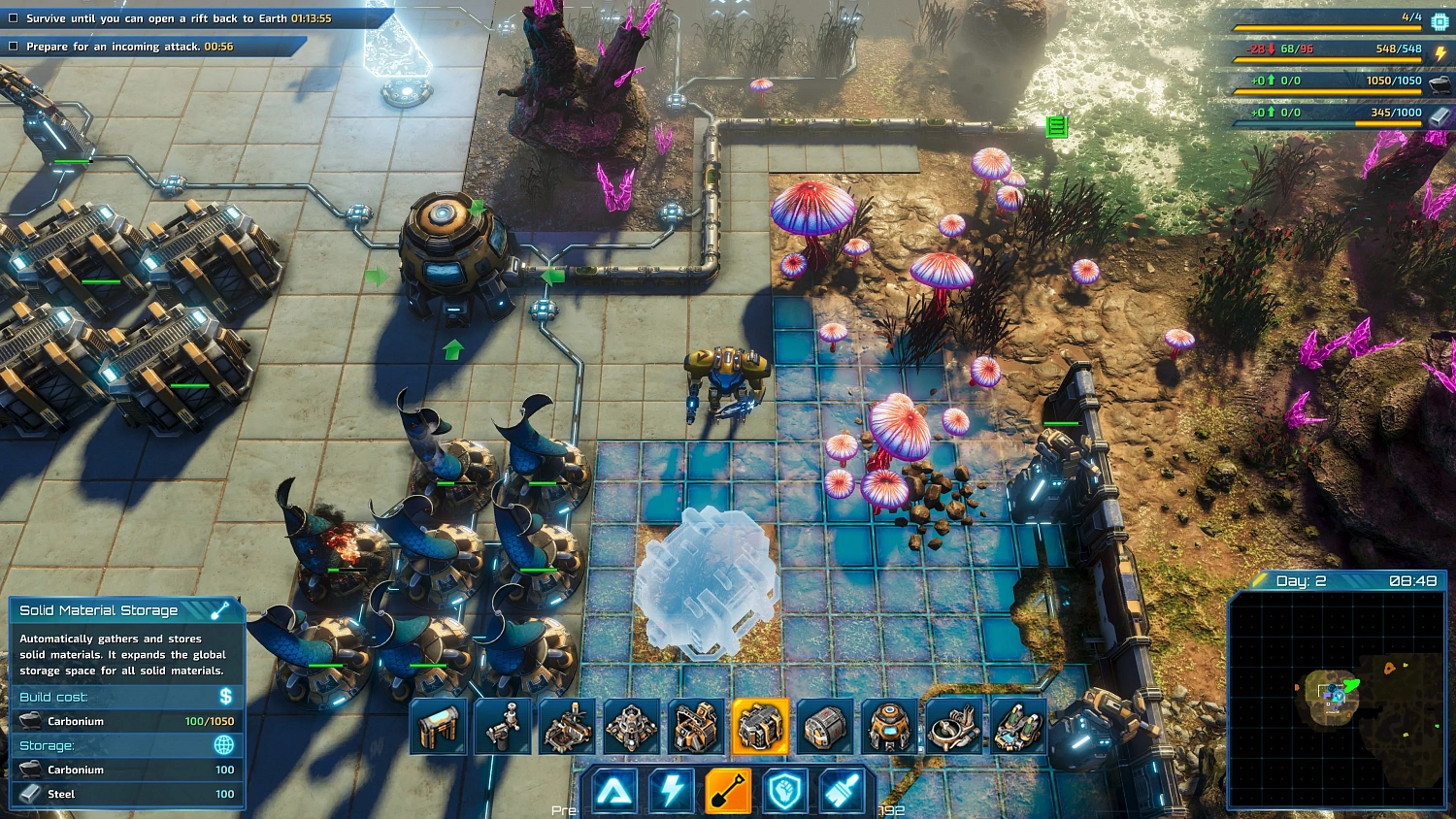Select the shovel resources category tab
This screenshot has height=819, width=1456.
(x=728, y=791)
